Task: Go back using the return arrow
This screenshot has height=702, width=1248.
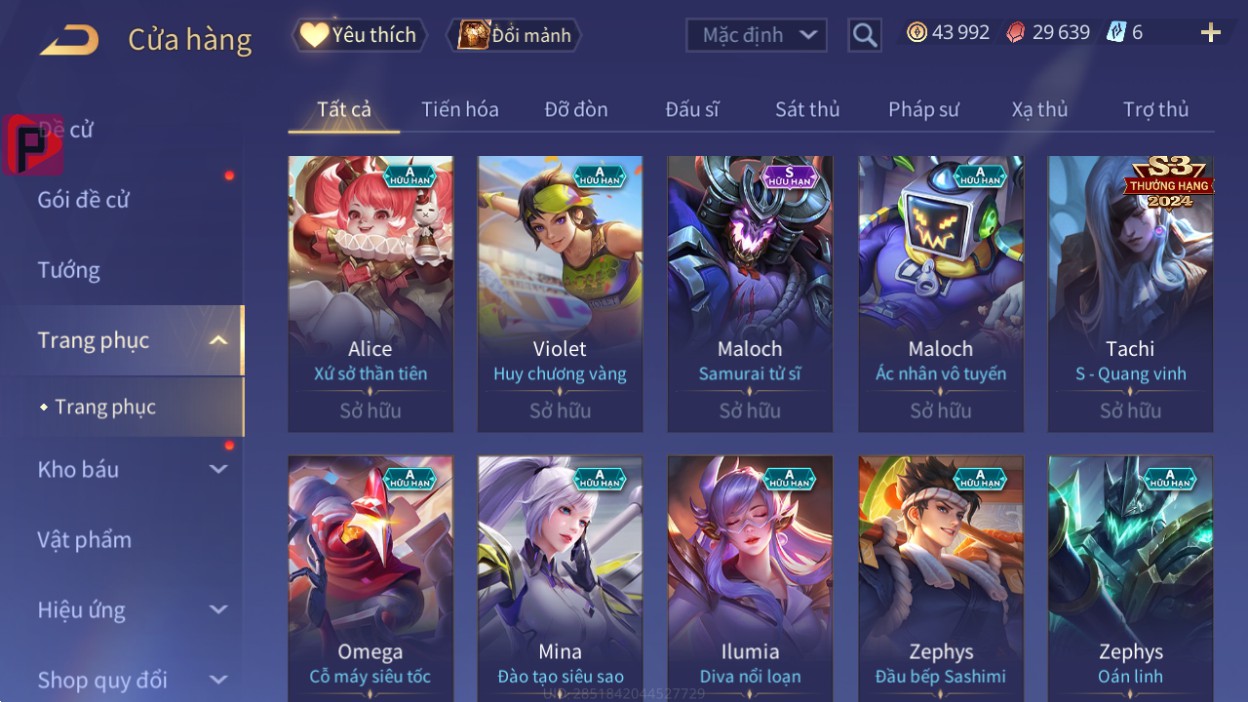Action: [x=69, y=40]
